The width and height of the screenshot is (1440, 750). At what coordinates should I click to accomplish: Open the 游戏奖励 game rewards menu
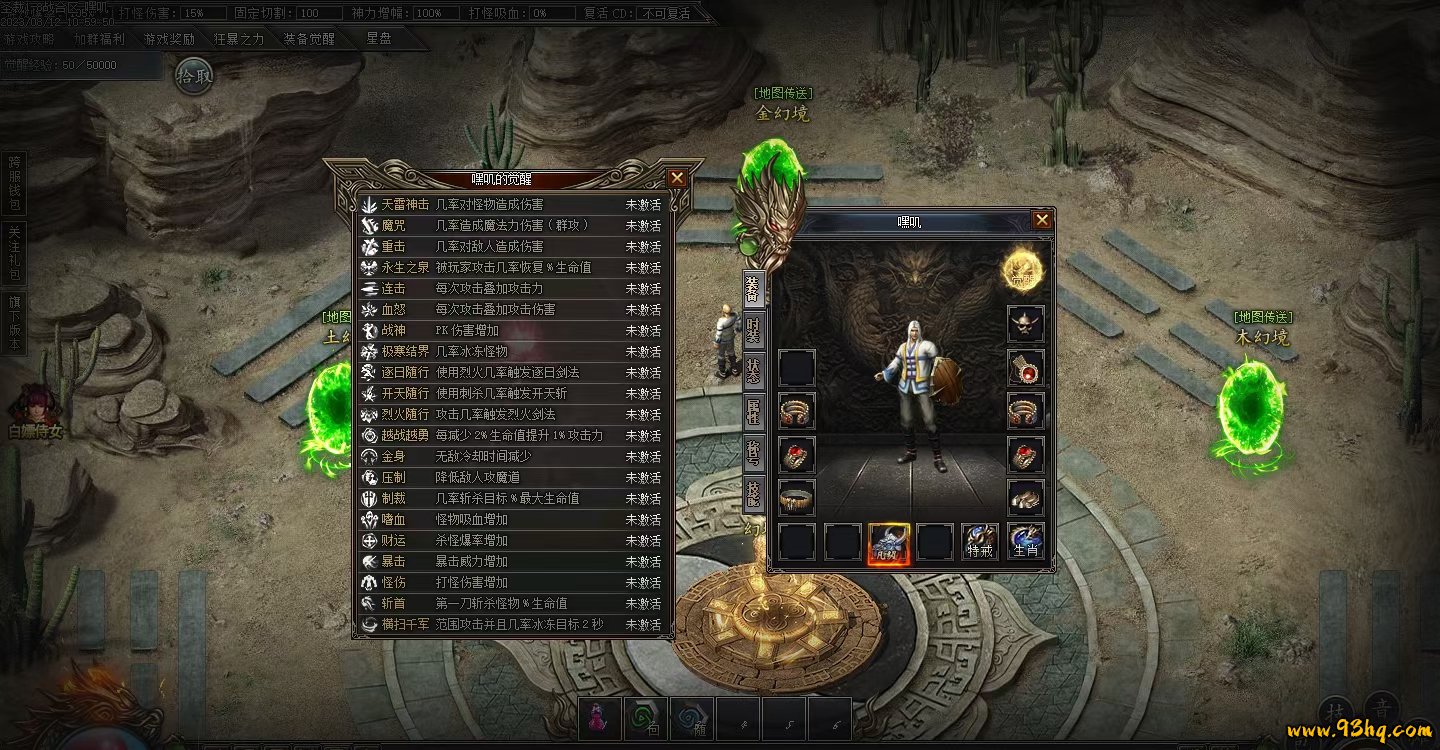coord(169,40)
